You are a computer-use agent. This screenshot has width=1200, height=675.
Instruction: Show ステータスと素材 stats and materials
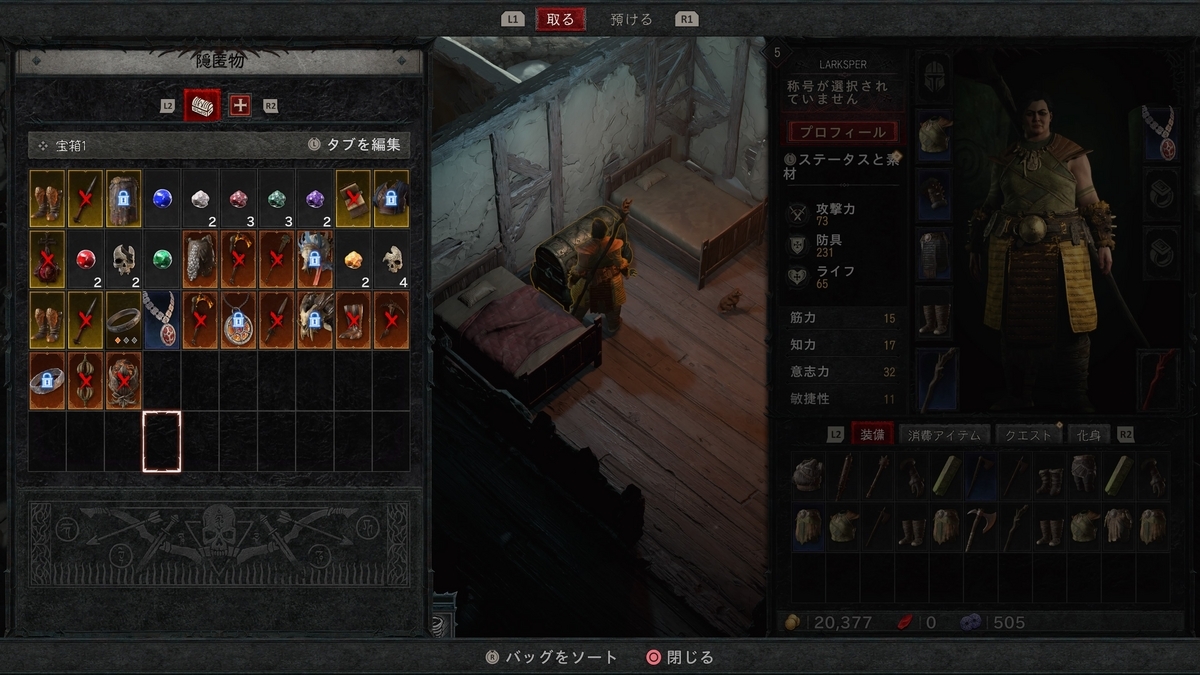(841, 166)
